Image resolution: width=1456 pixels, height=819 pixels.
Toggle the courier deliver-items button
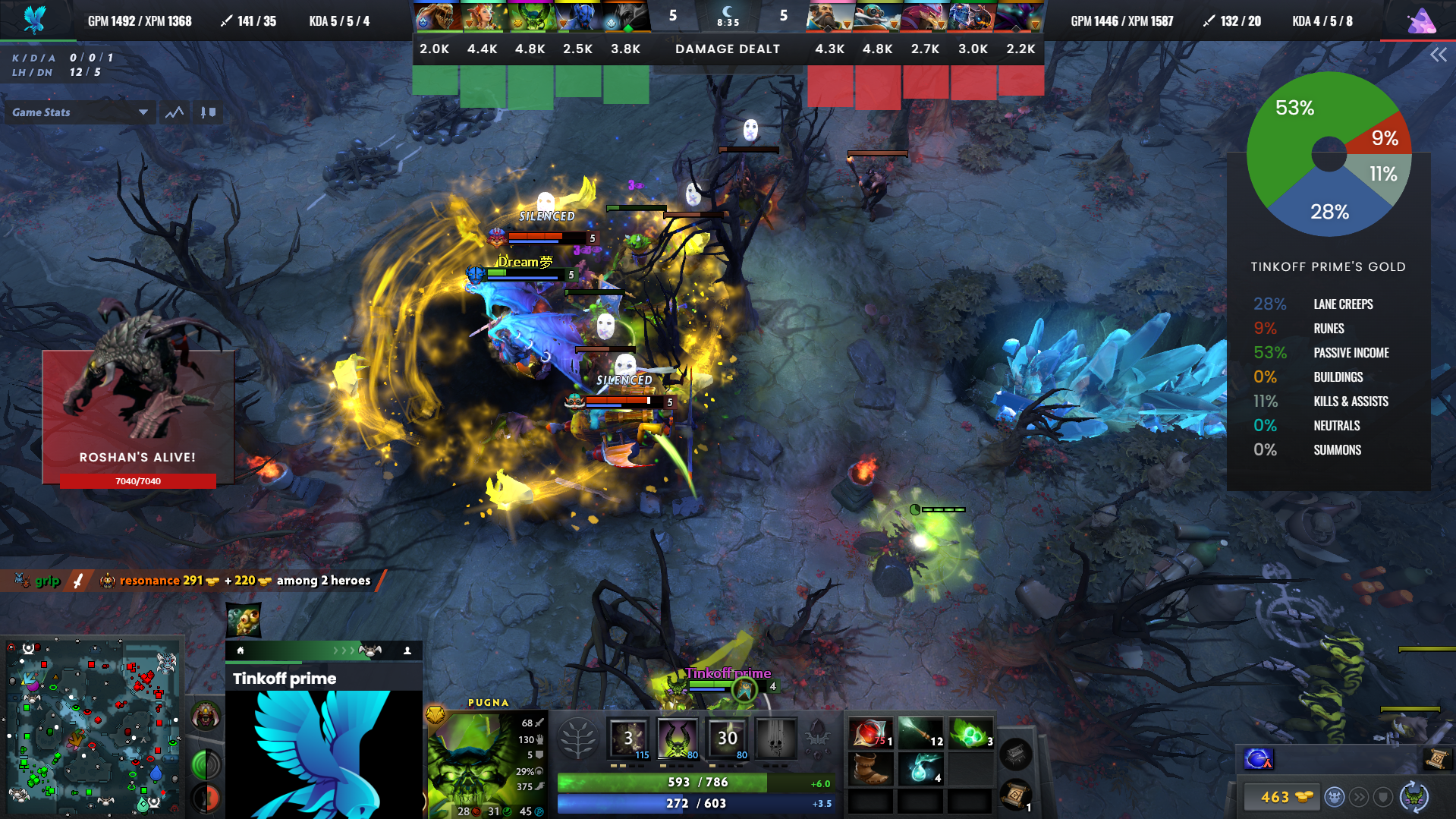tap(1335, 797)
